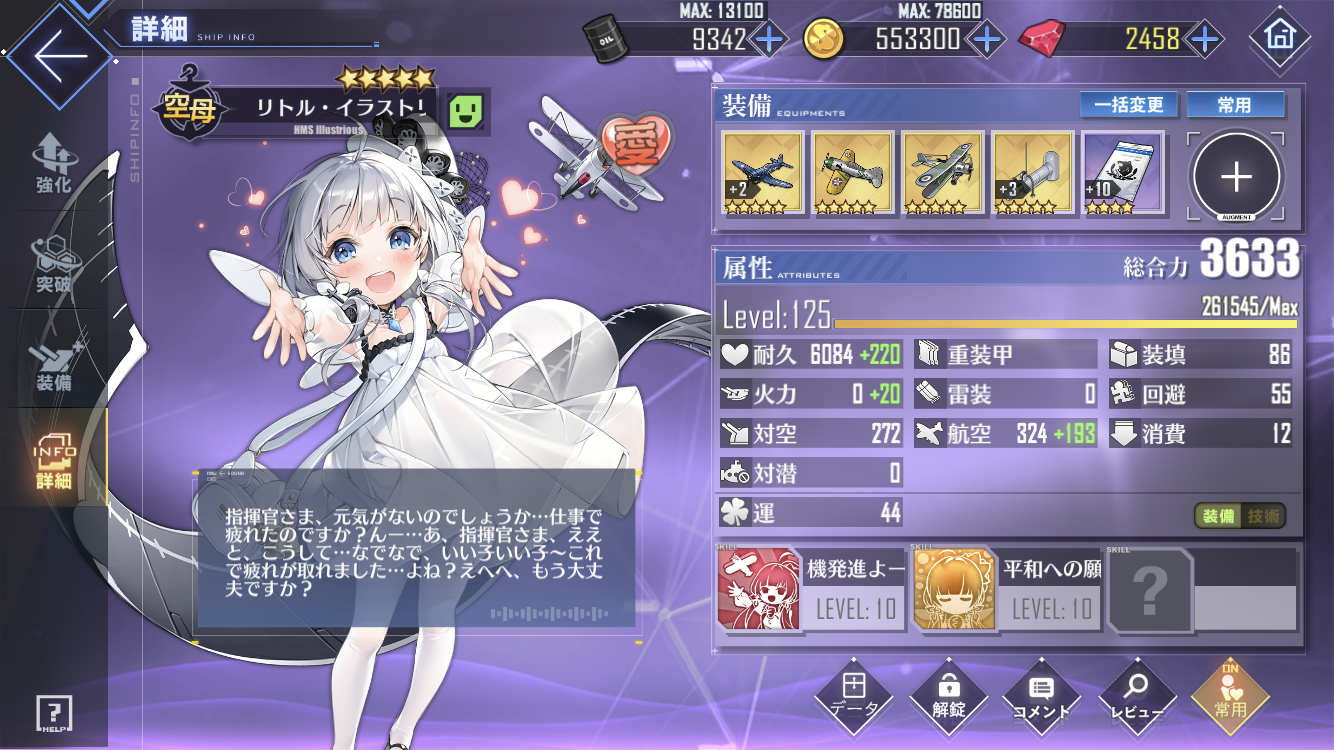Select the 詳細 info tab
1334x750 pixels.
tap(52, 462)
